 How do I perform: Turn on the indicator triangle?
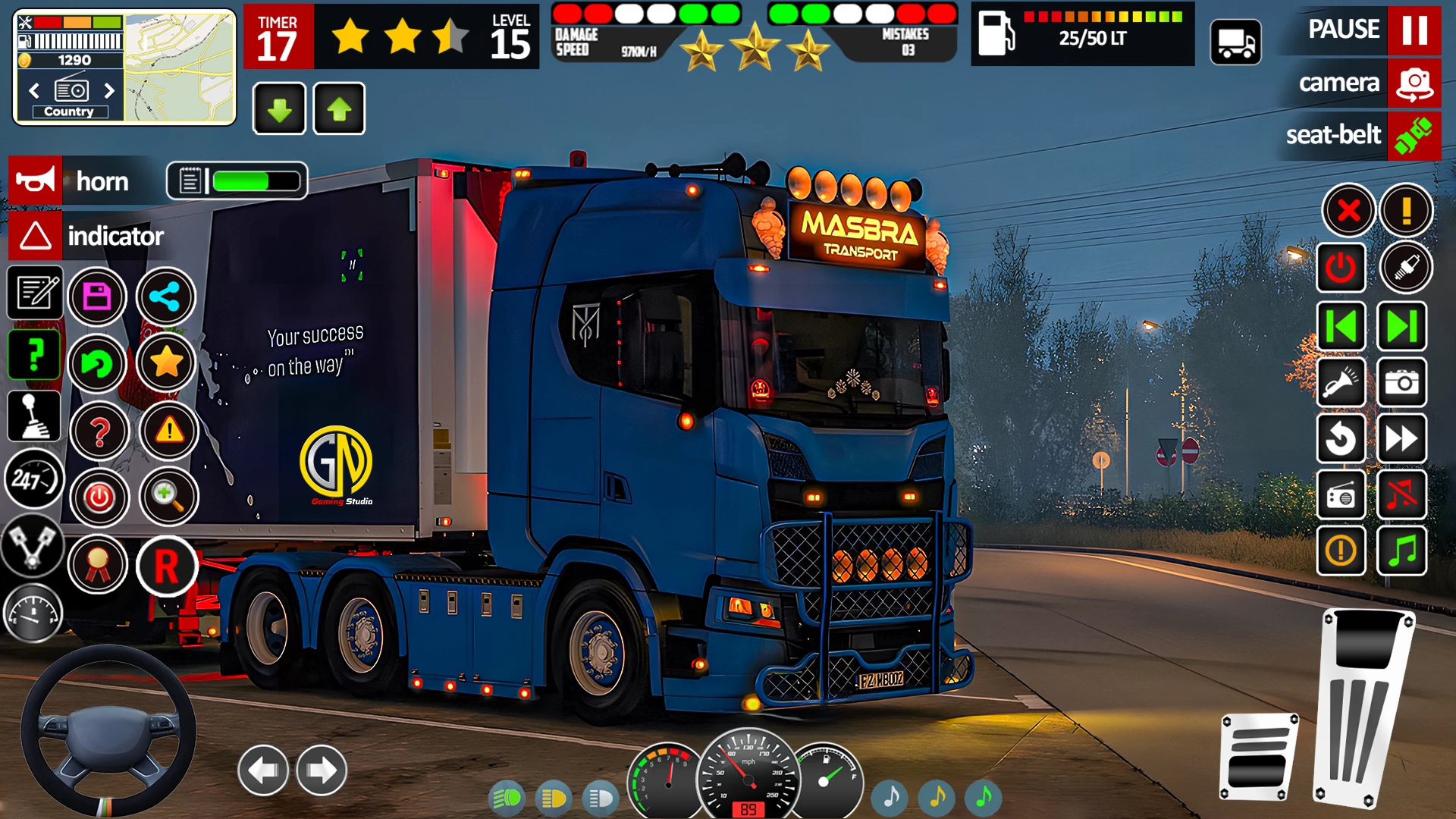36,236
